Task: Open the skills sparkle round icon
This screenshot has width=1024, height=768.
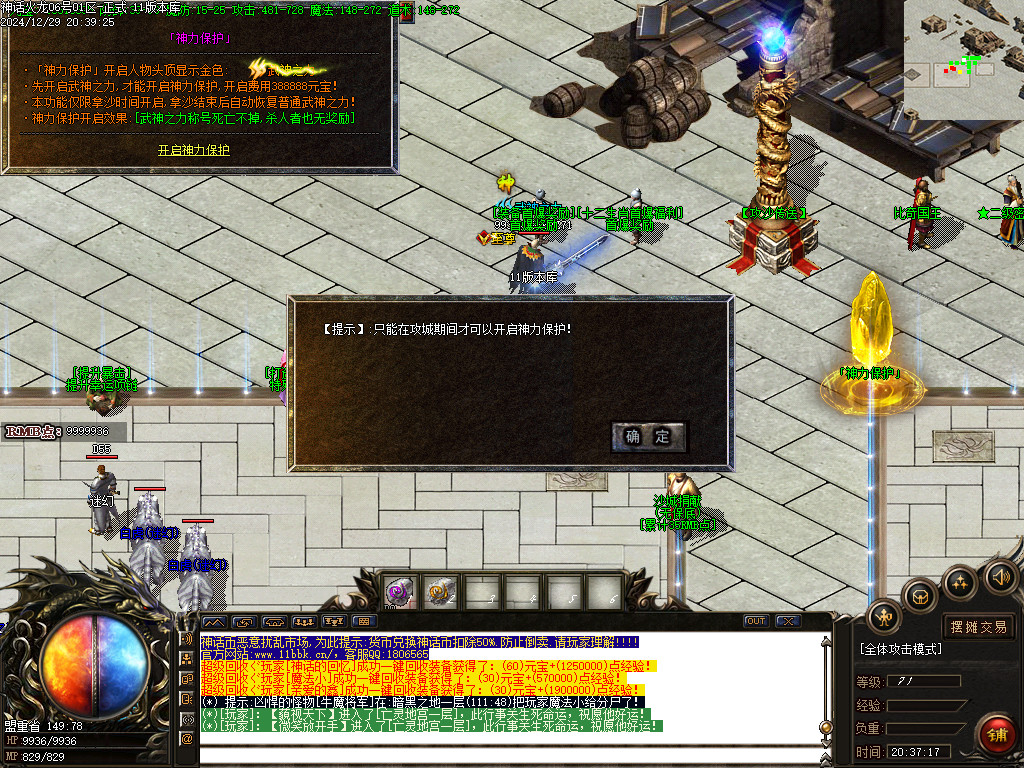Action: [960, 582]
